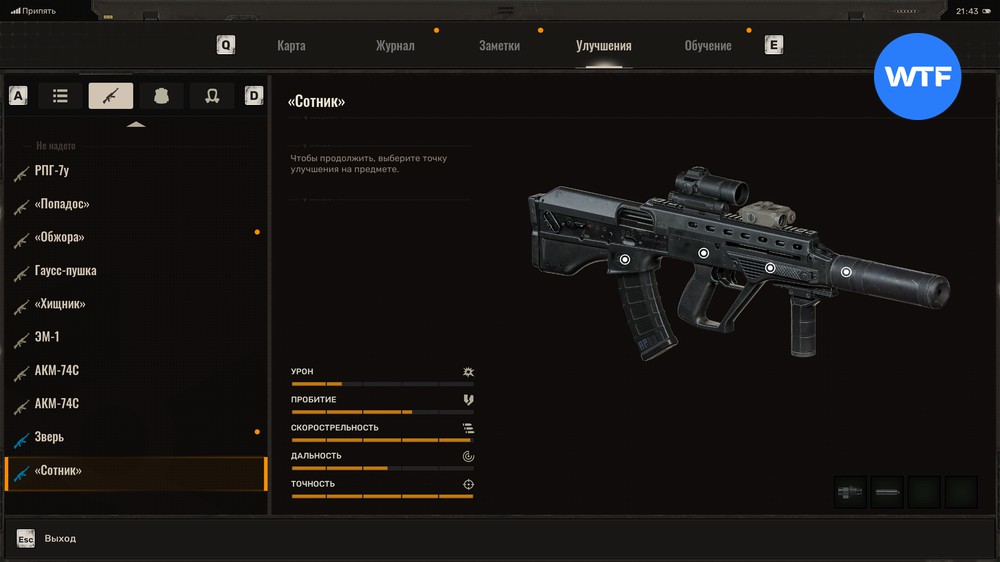1000x562 pixels.
Task: Pick «Обжора» from the list
Action: click(x=59, y=237)
